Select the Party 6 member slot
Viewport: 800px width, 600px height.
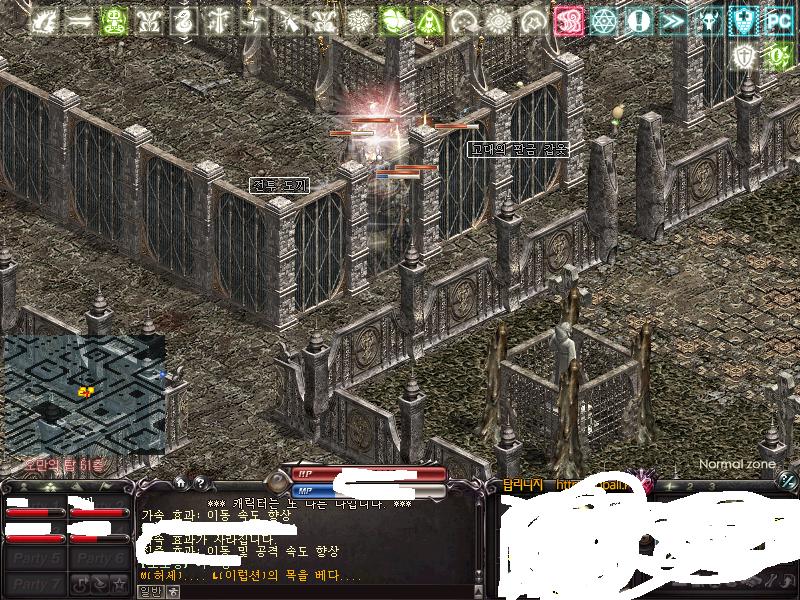[x=101, y=559]
